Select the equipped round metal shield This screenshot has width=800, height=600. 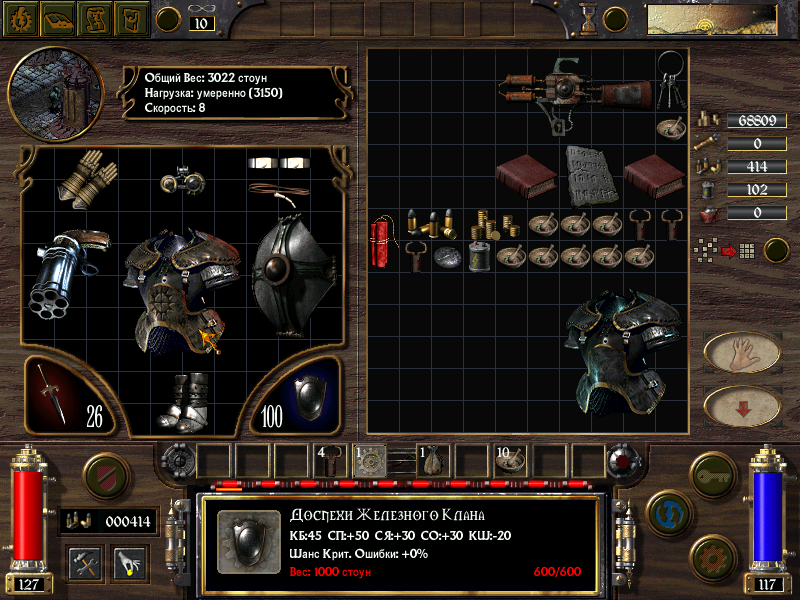[x=288, y=268]
